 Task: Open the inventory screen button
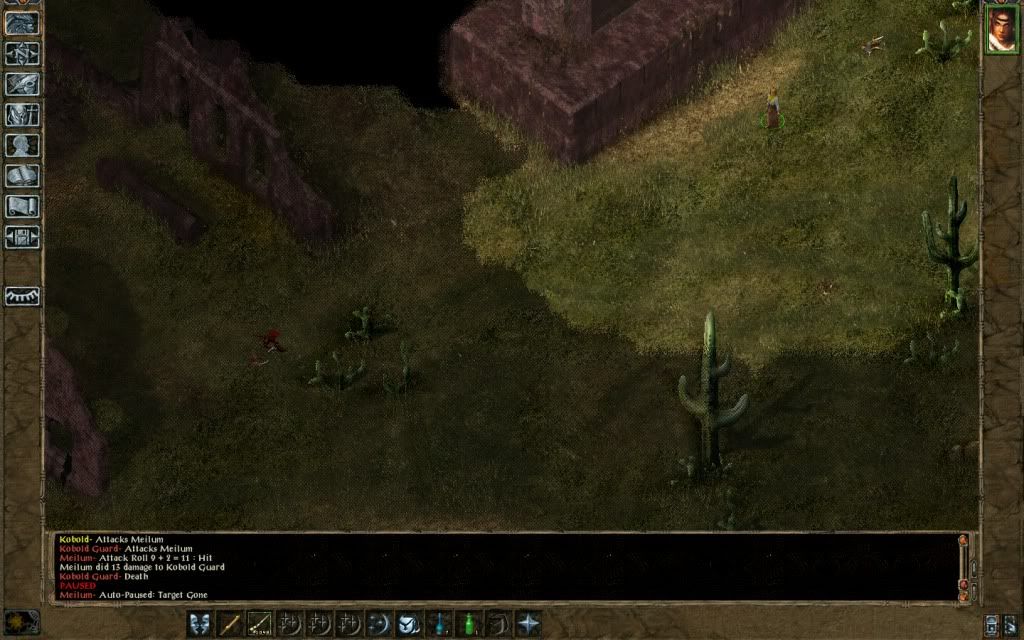point(21,115)
